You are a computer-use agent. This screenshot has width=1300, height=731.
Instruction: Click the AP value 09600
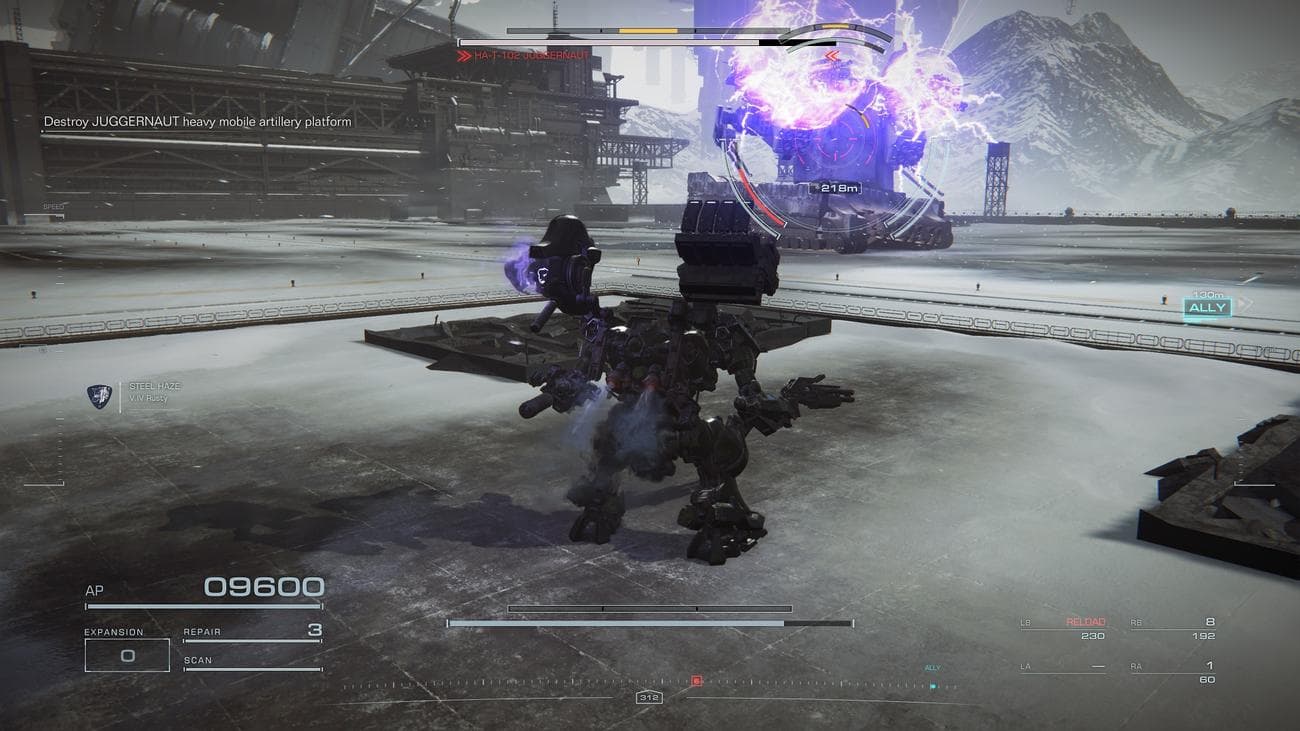[x=263, y=586]
